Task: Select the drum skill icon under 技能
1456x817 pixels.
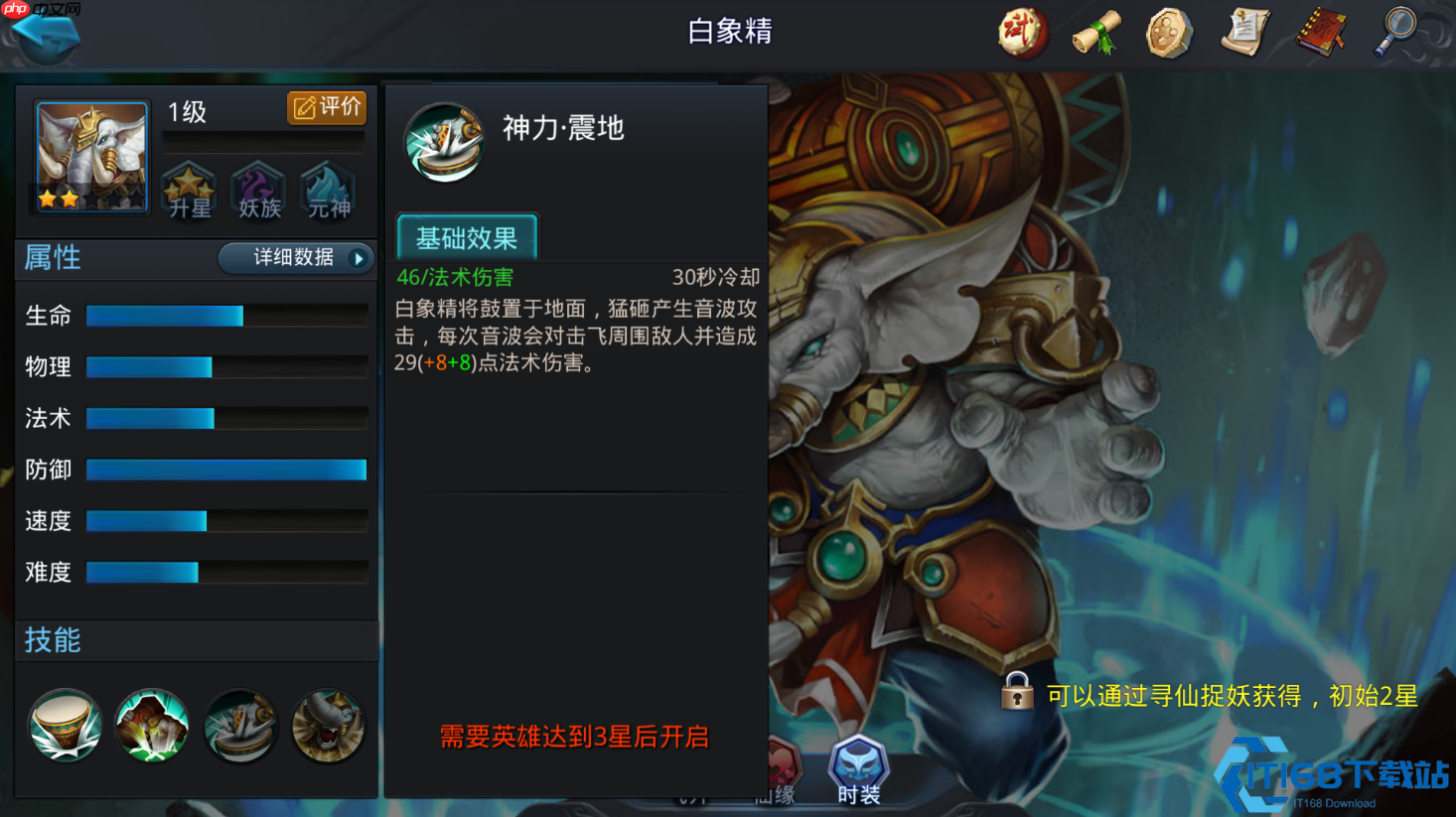Action: (64, 726)
